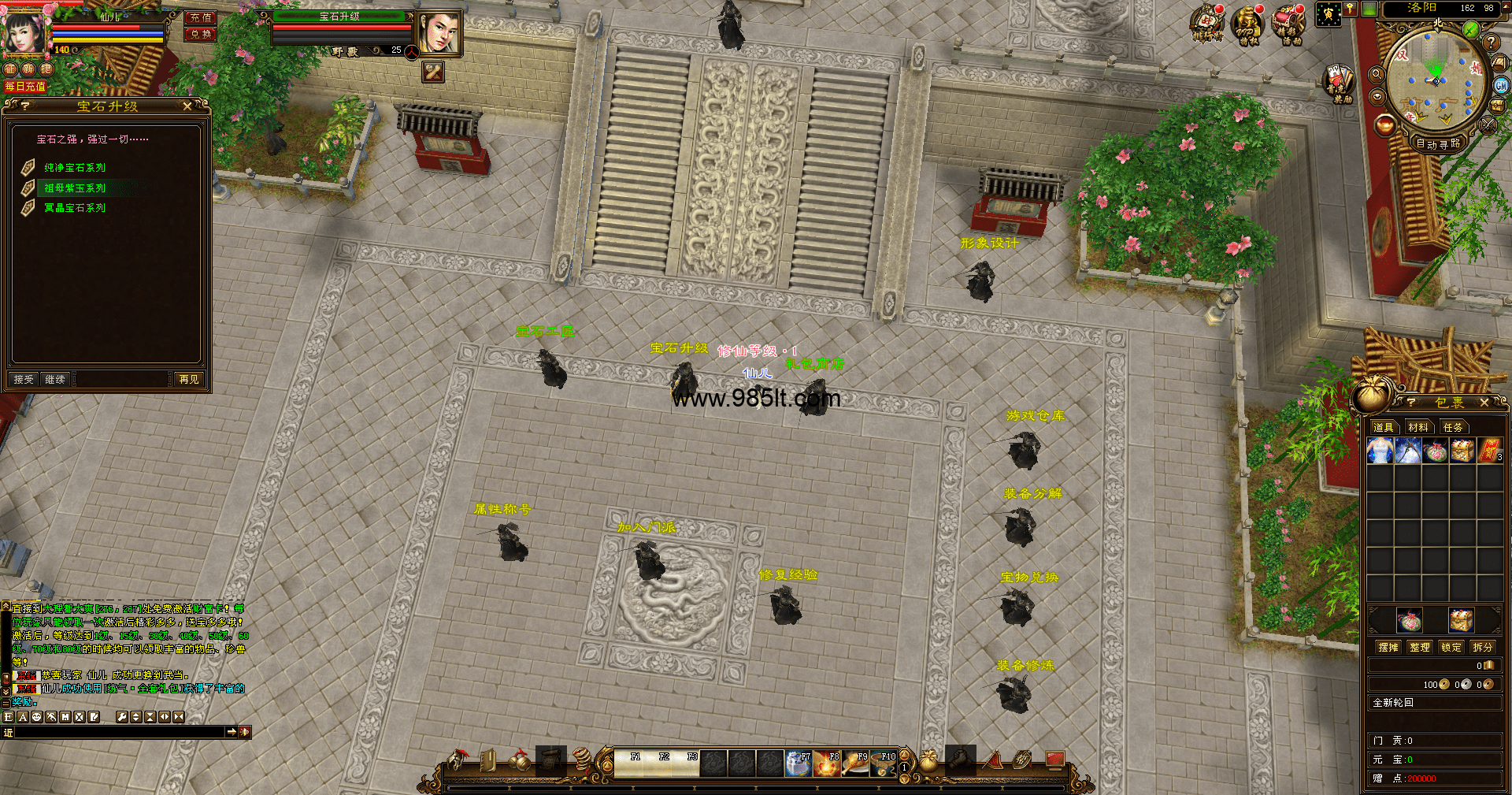Viewport: 1512px width, 795px height.
Task: Click the chat input field
Action: pyautogui.click(x=118, y=732)
